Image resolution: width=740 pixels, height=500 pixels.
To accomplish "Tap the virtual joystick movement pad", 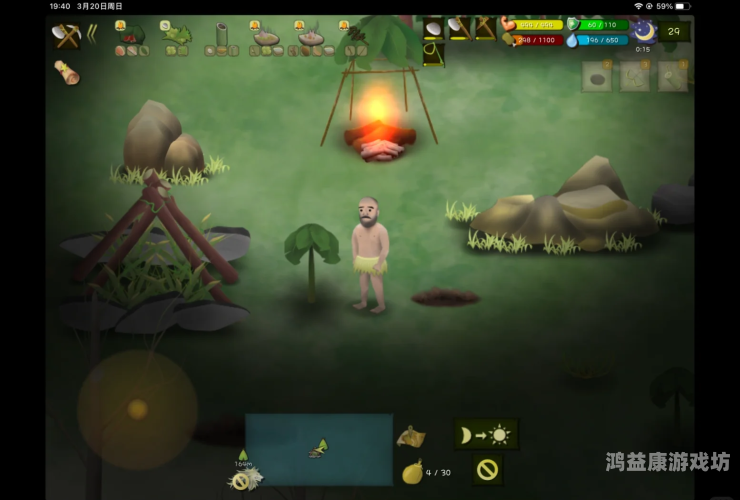I will [x=137, y=409].
